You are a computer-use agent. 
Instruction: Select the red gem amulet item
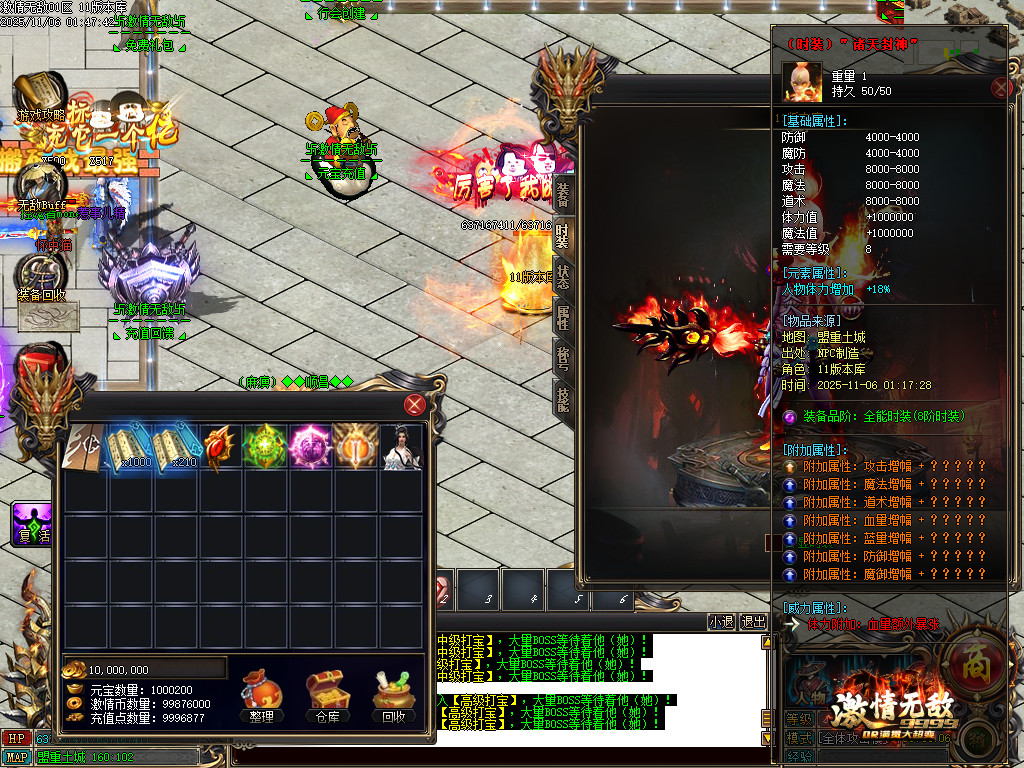pos(221,447)
